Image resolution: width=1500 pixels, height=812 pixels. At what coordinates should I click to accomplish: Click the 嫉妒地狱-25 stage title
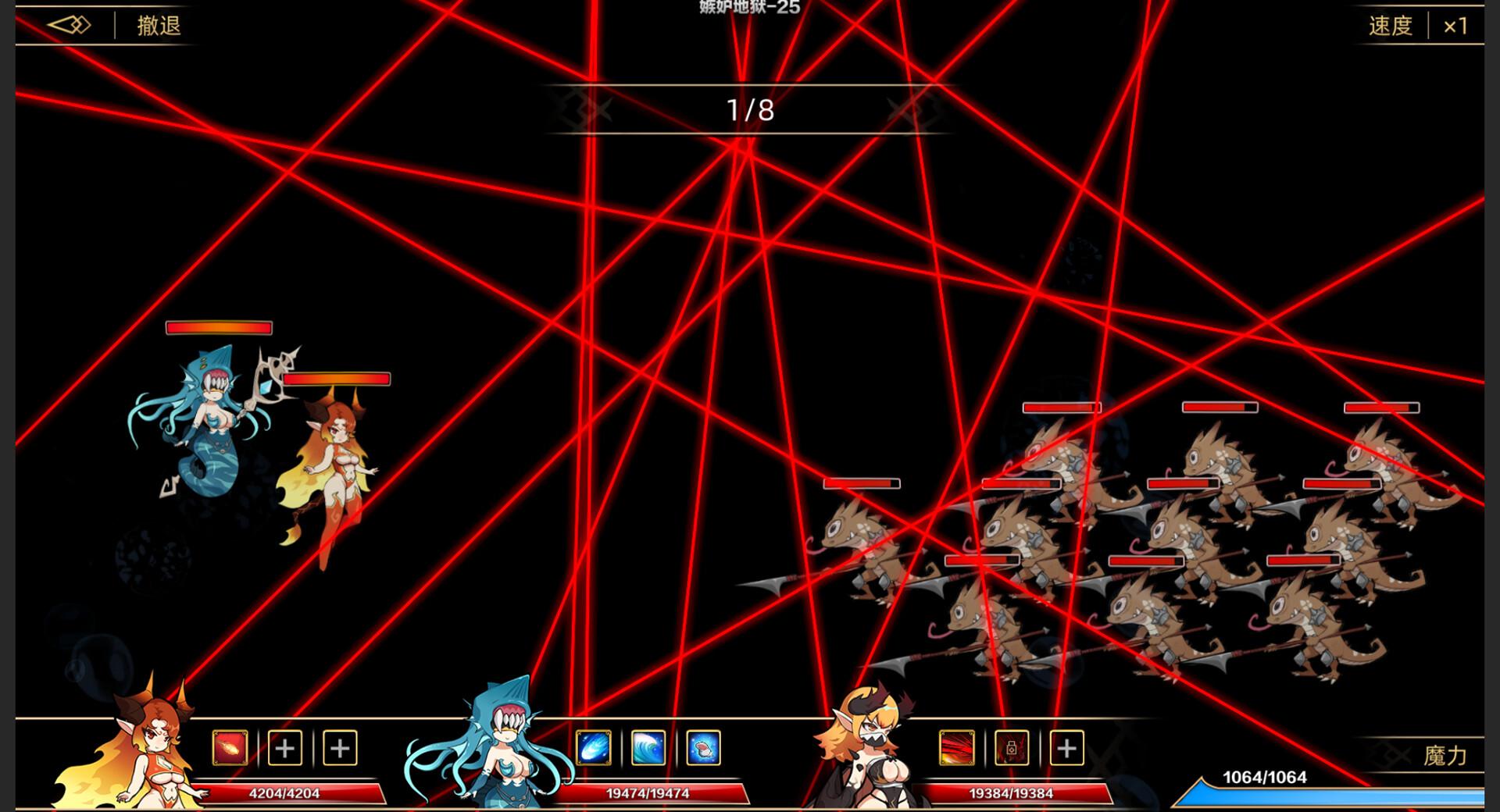point(748,9)
